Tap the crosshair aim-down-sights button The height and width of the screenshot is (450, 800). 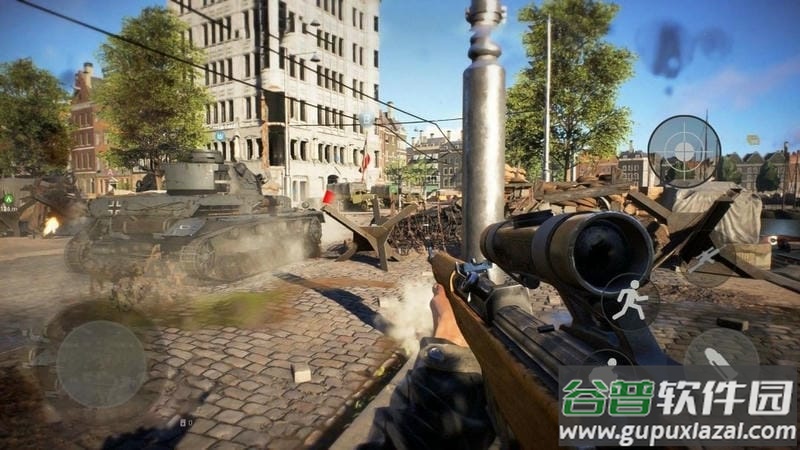click(684, 151)
